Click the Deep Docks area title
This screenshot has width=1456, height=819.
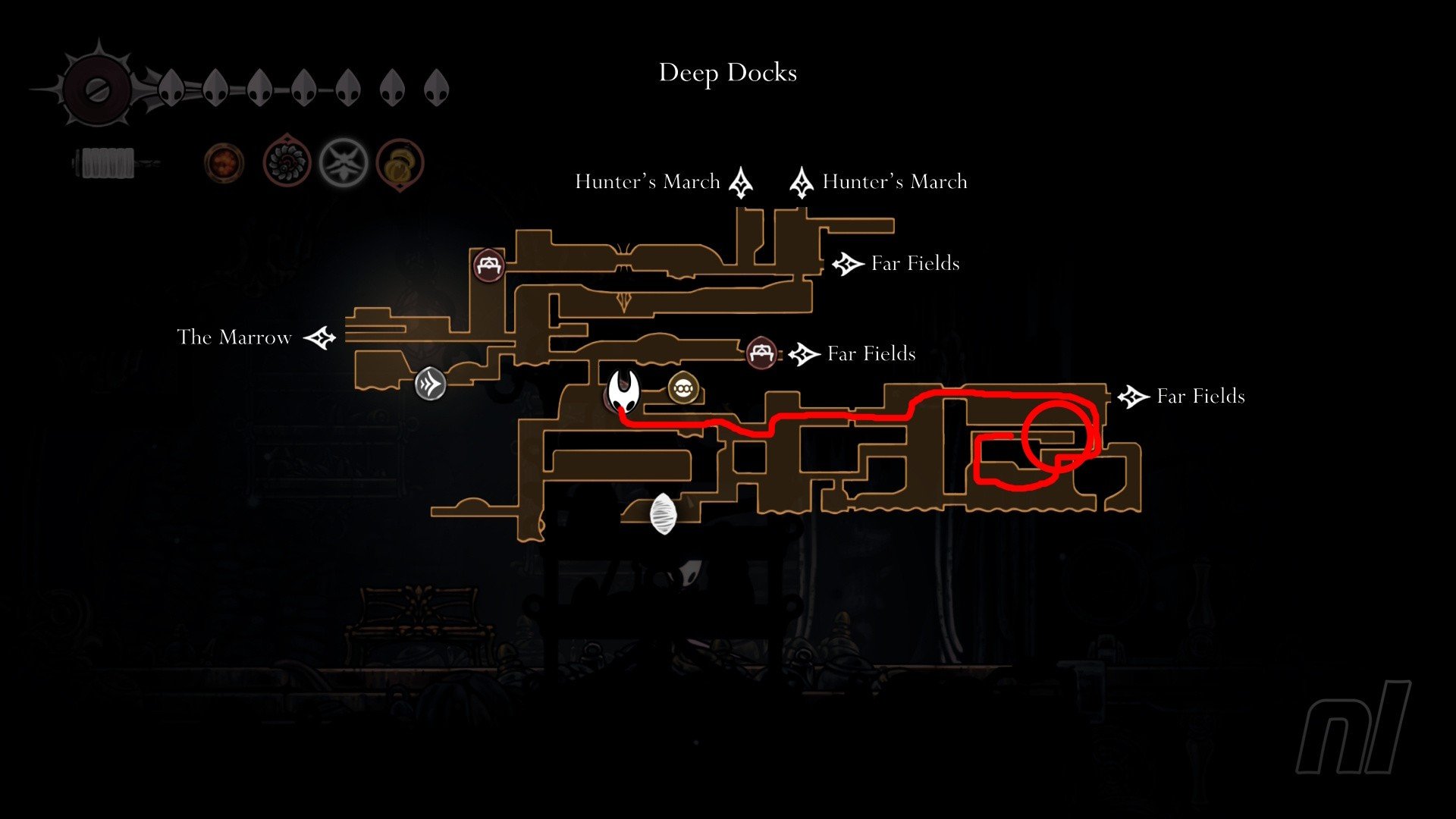[727, 73]
